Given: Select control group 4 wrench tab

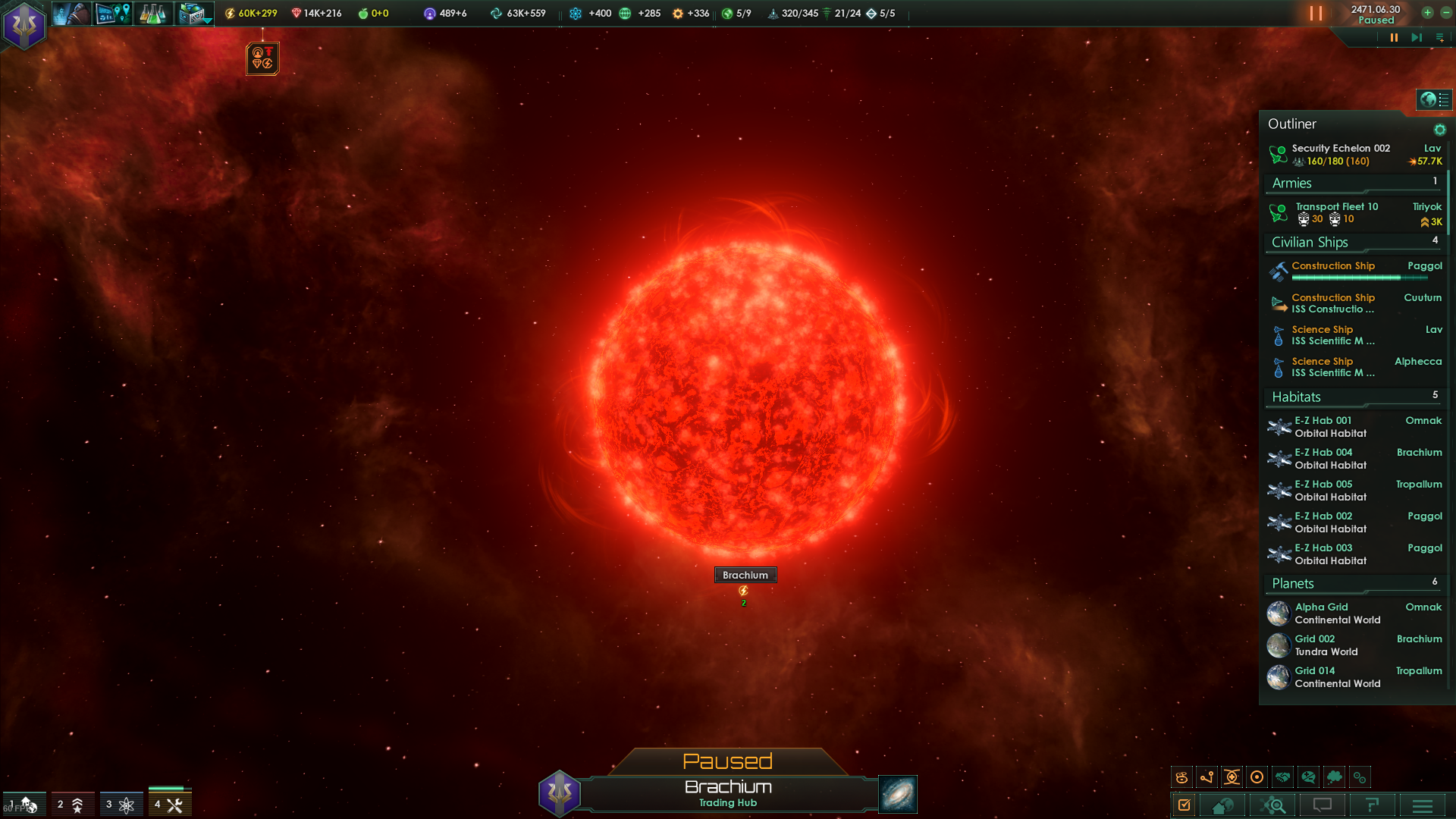Looking at the screenshot, I should pos(170,805).
